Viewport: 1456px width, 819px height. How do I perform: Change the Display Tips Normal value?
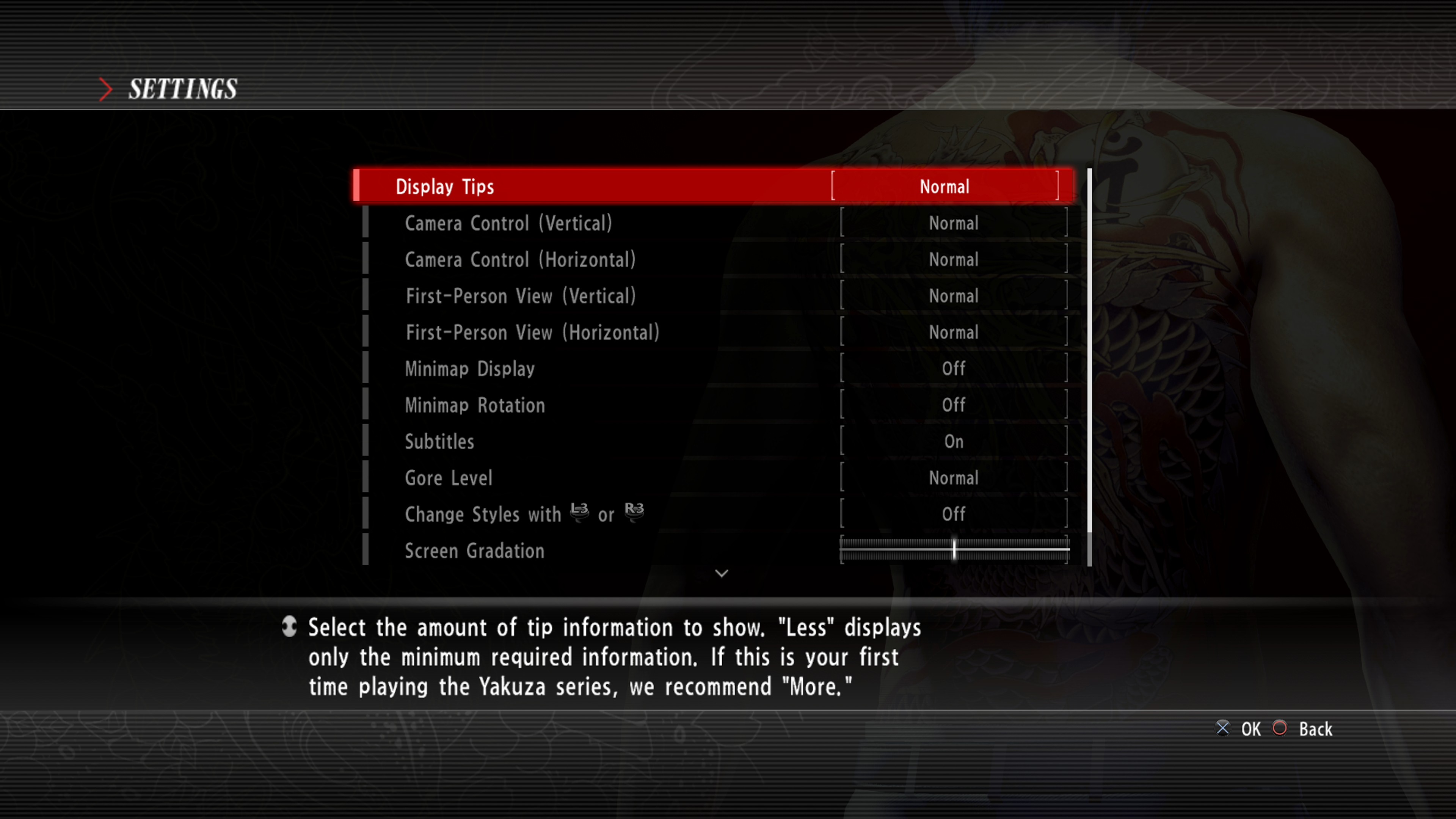point(945,187)
